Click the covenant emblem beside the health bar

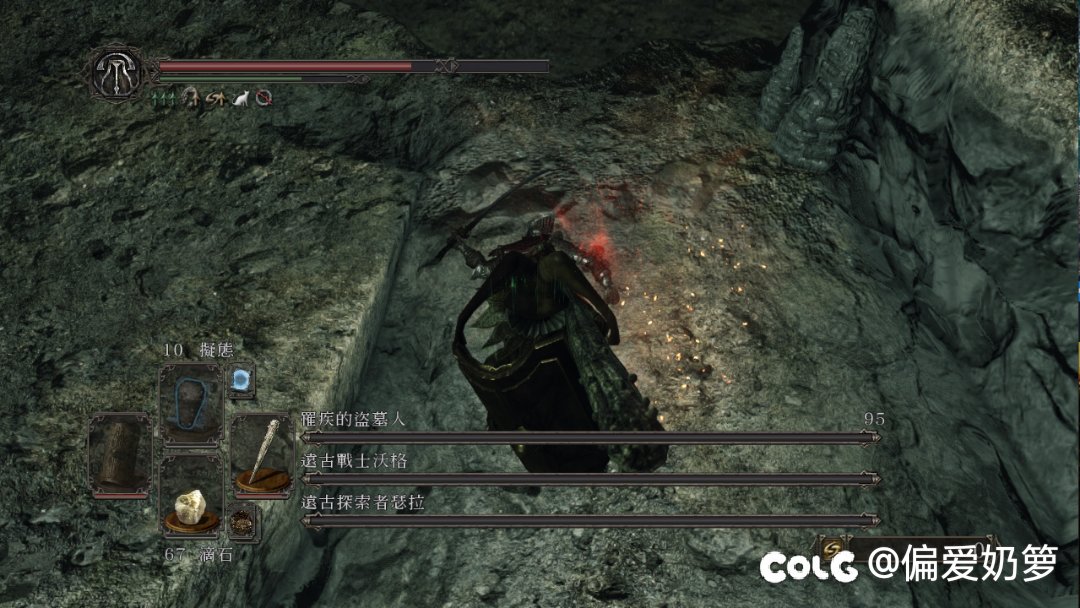point(118,70)
